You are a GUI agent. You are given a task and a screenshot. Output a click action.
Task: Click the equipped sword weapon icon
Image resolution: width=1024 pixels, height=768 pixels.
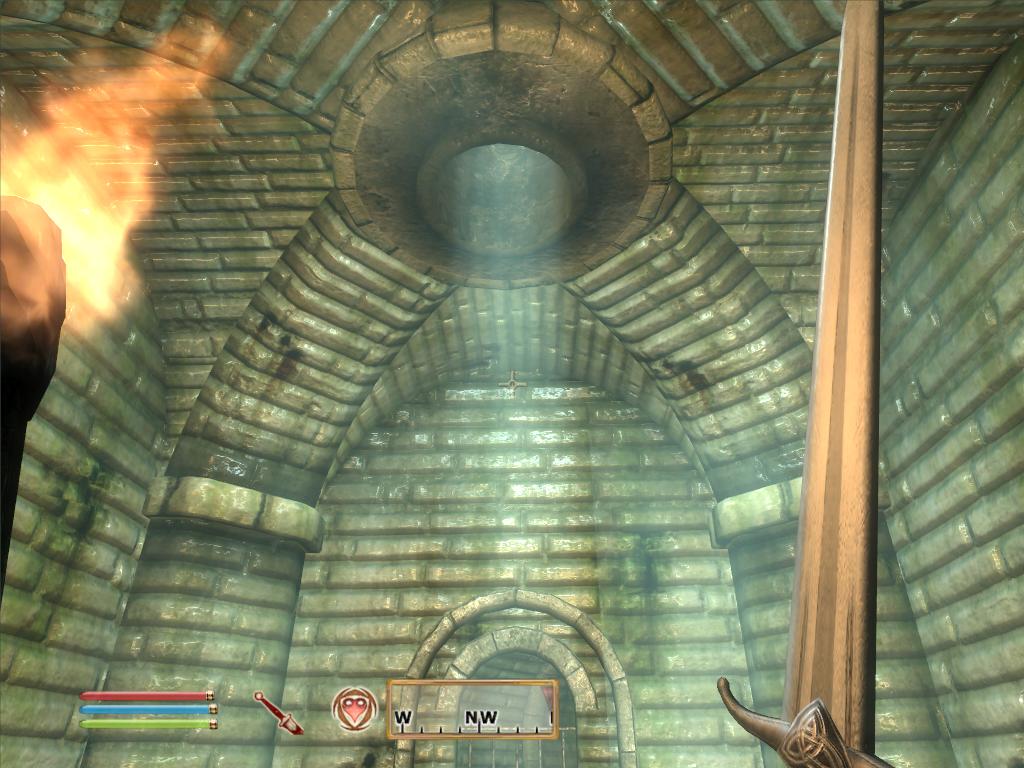pos(278,712)
